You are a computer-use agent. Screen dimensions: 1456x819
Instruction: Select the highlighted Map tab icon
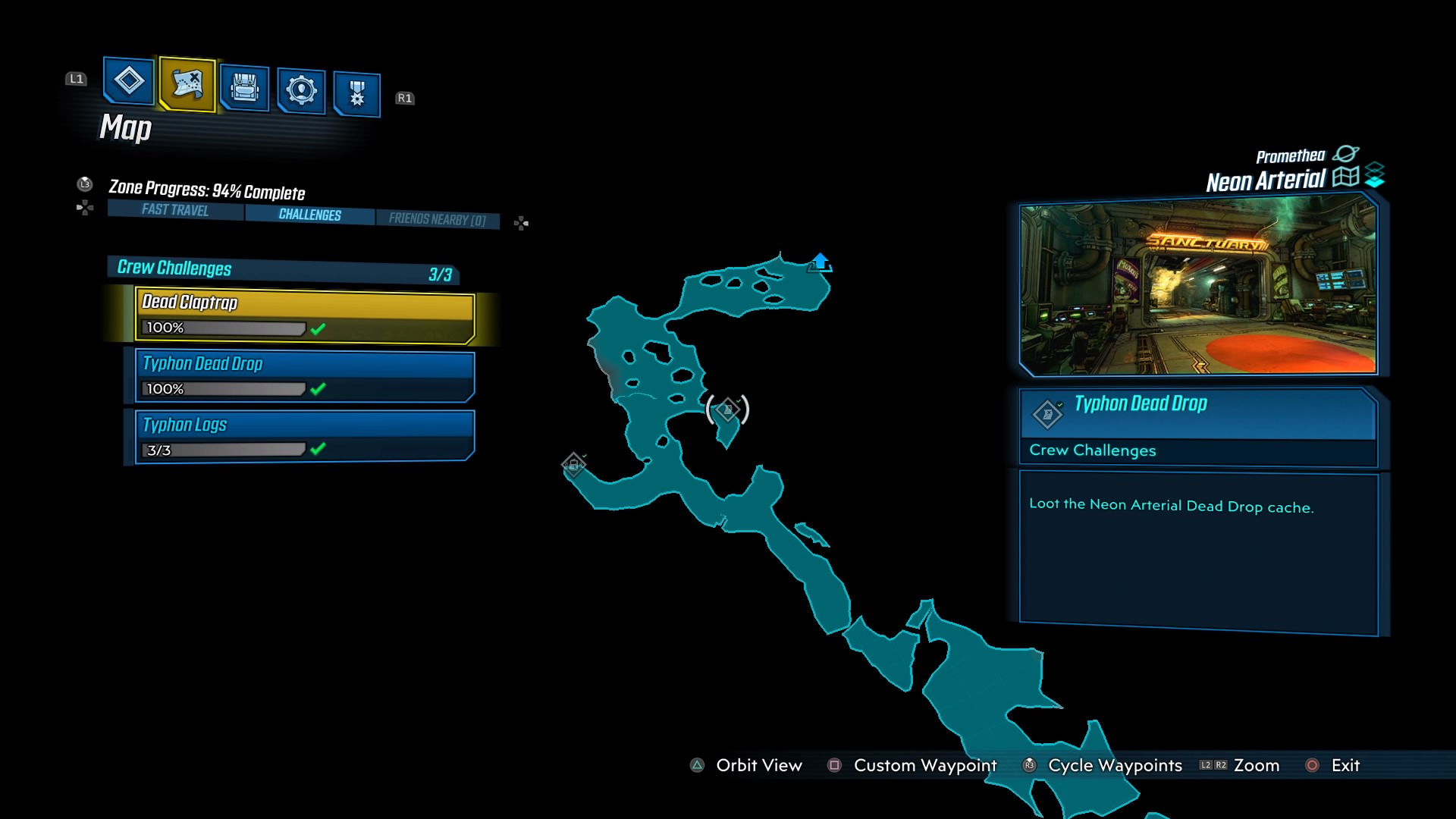186,85
